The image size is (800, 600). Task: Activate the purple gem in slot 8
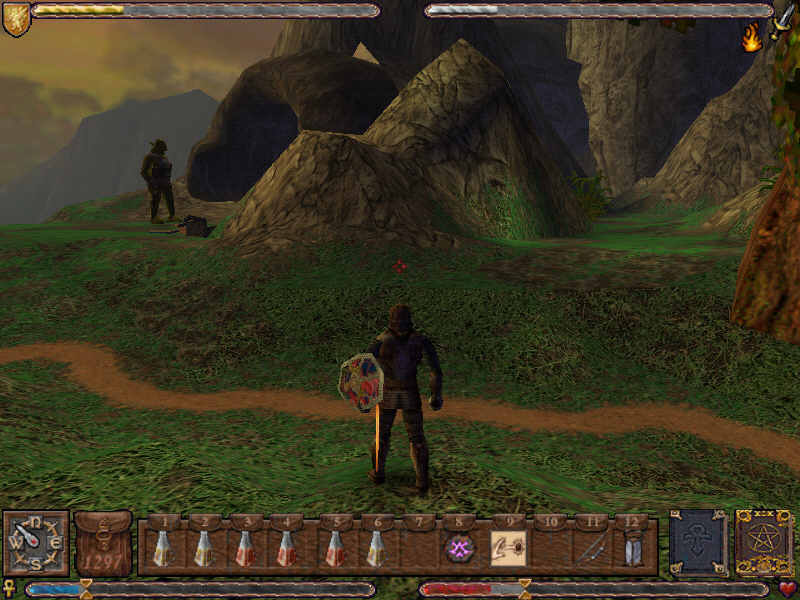point(460,548)
